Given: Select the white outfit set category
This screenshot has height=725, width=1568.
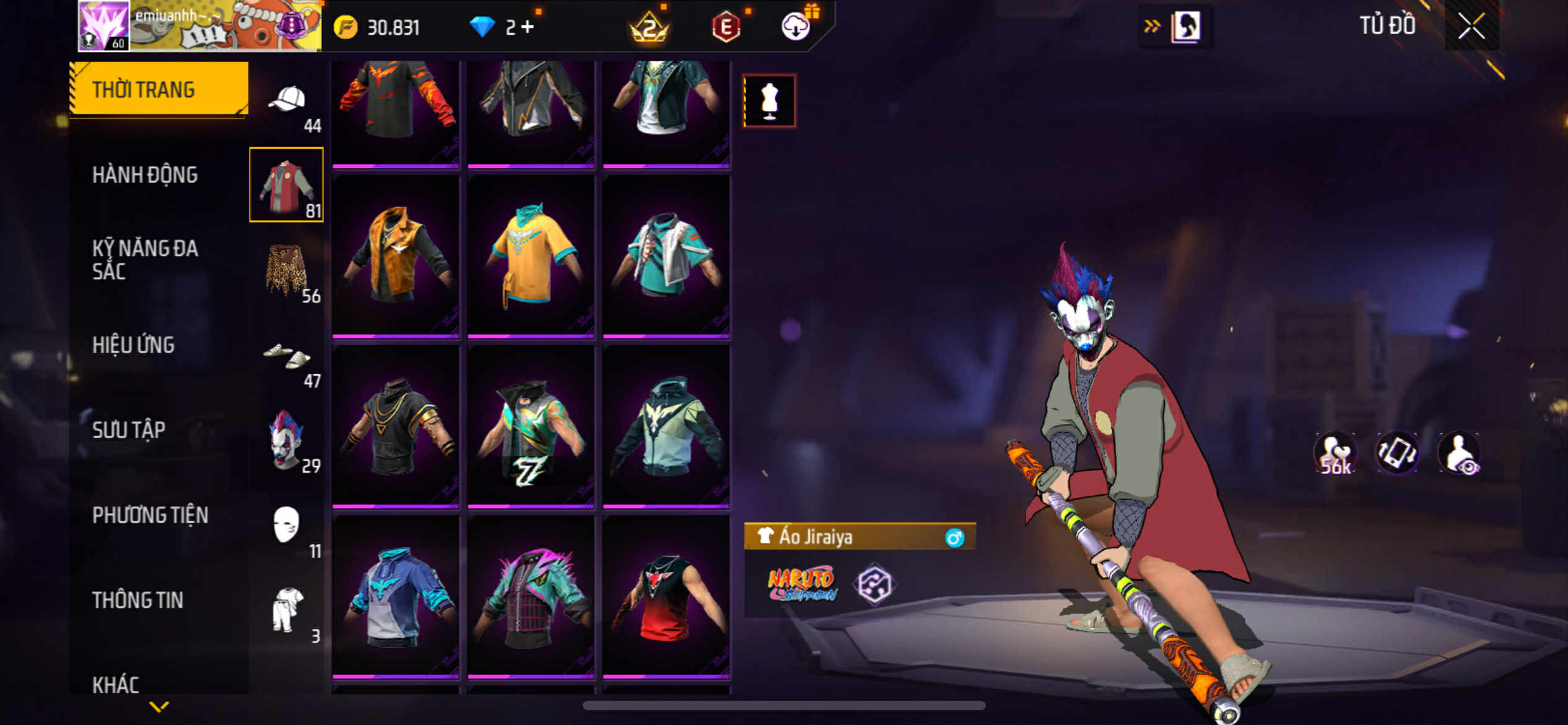Looking at the screenshot, I should point(286,610).
